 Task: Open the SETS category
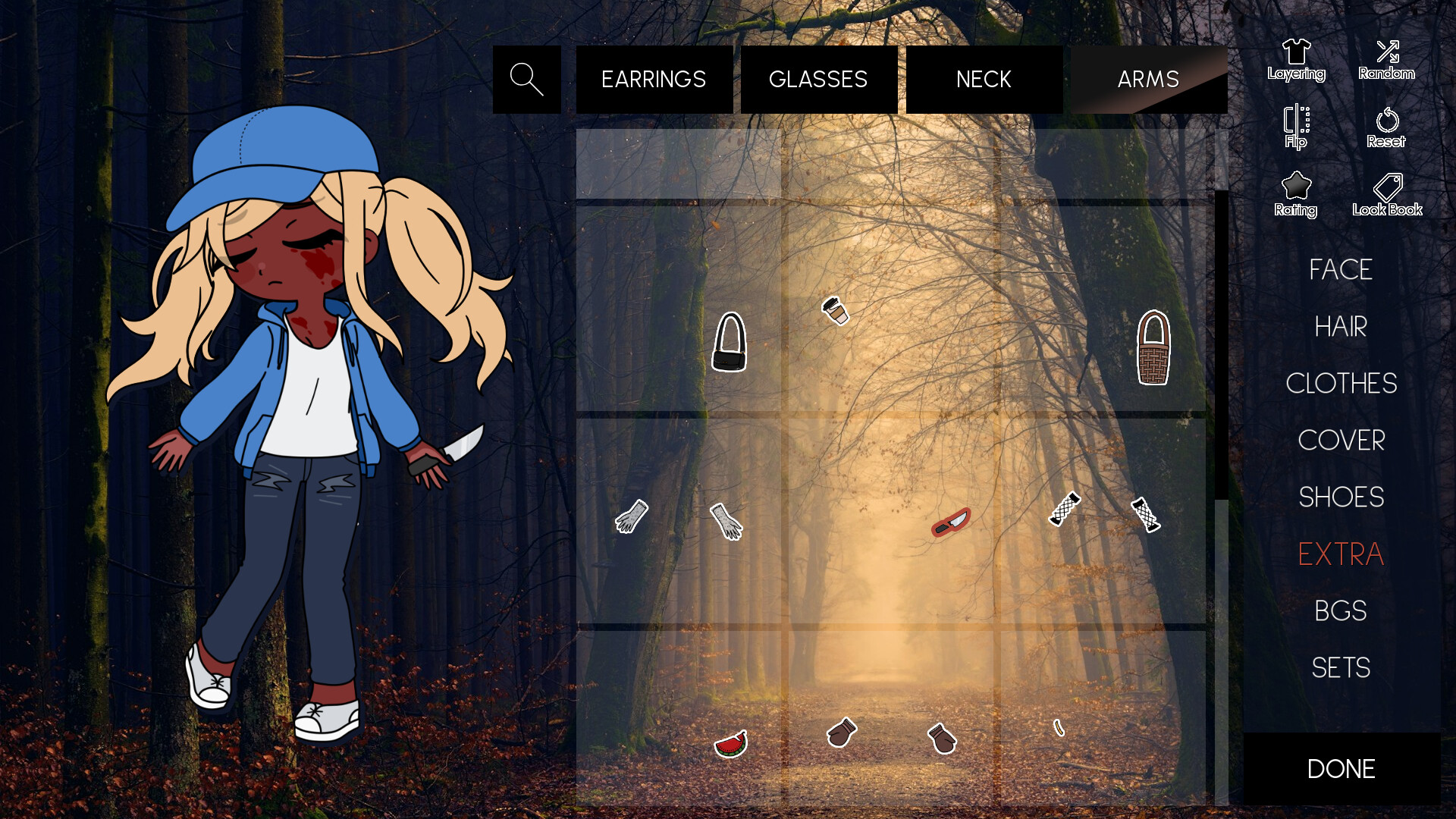point(1341,667)
